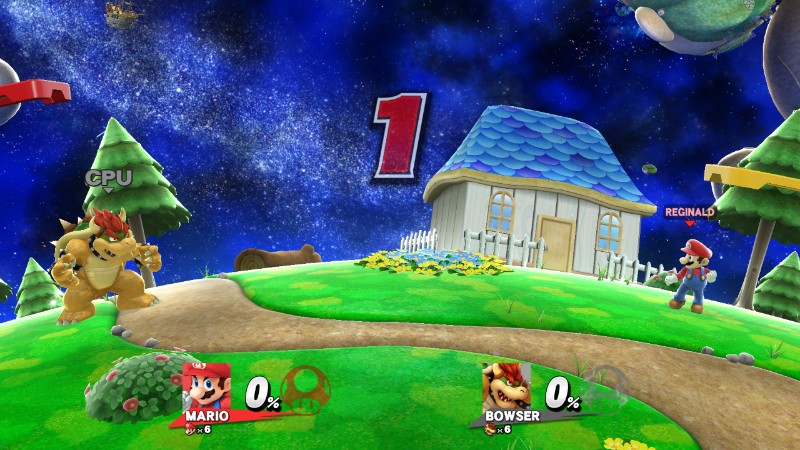800x450 pixels.
Task: Select the CPU player name tag
Action: coord(108,177)
